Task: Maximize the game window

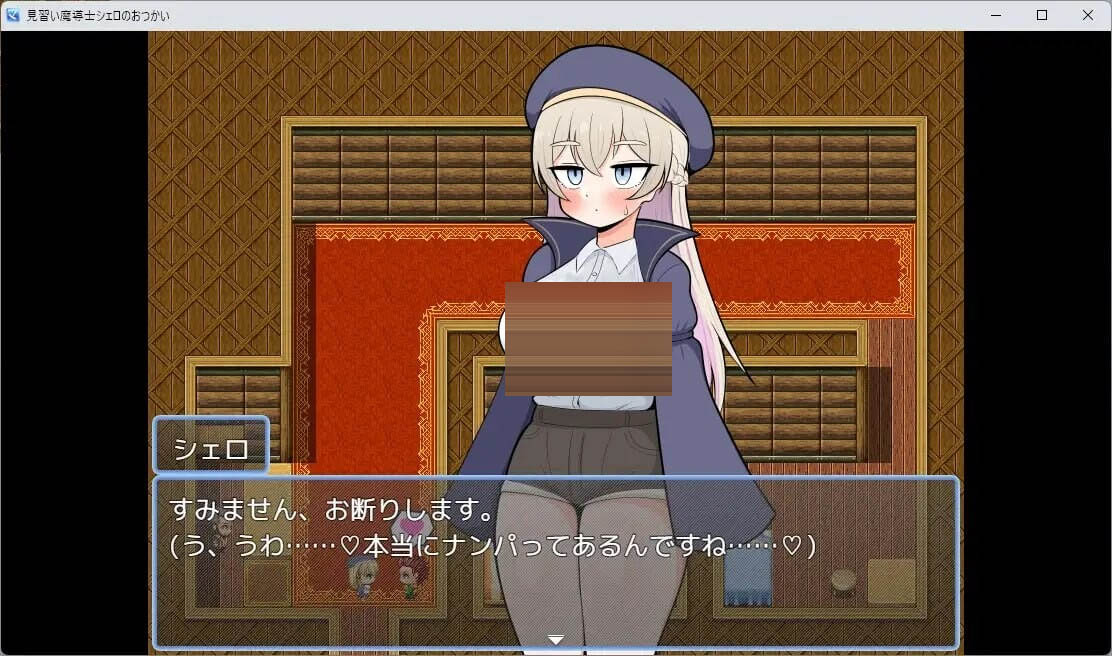Action: click(1041, 15)
